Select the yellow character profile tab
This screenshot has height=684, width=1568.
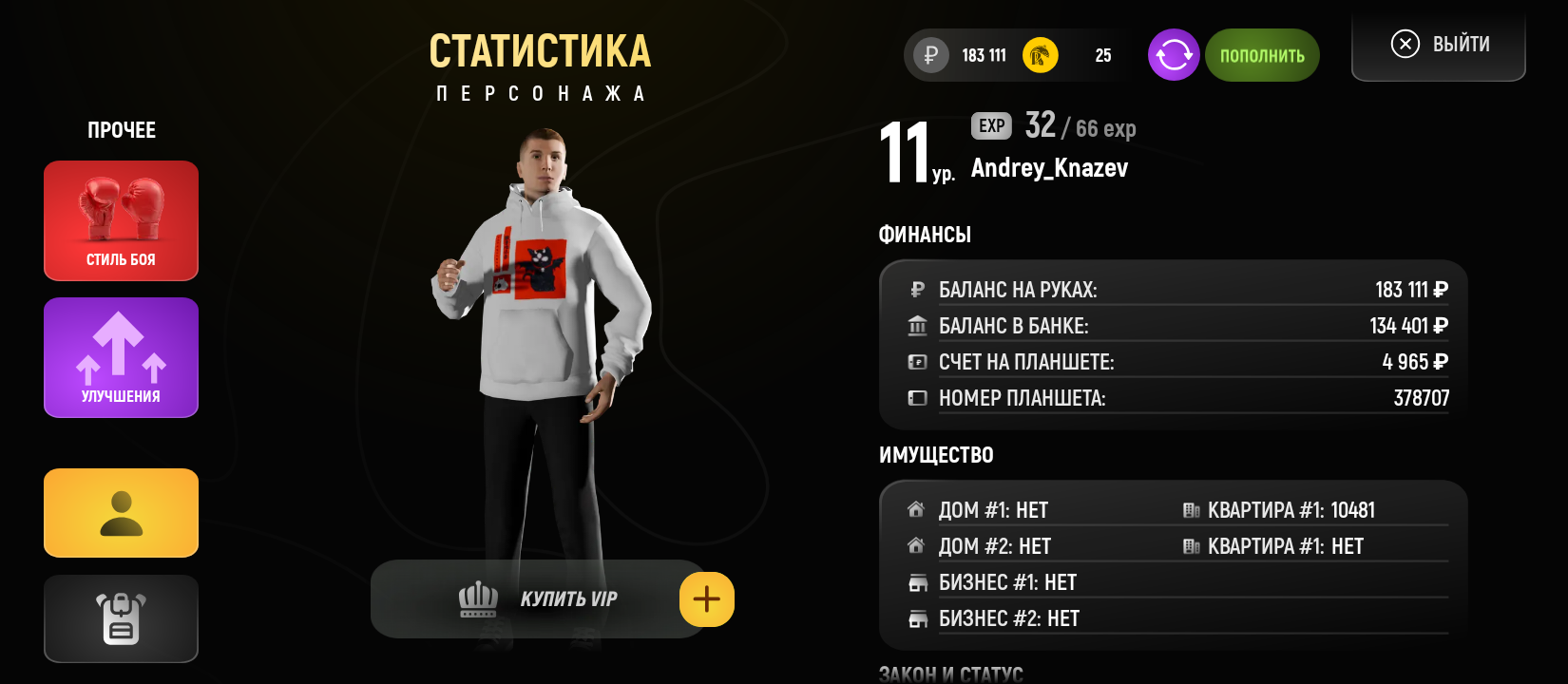[x=121, y=513]
